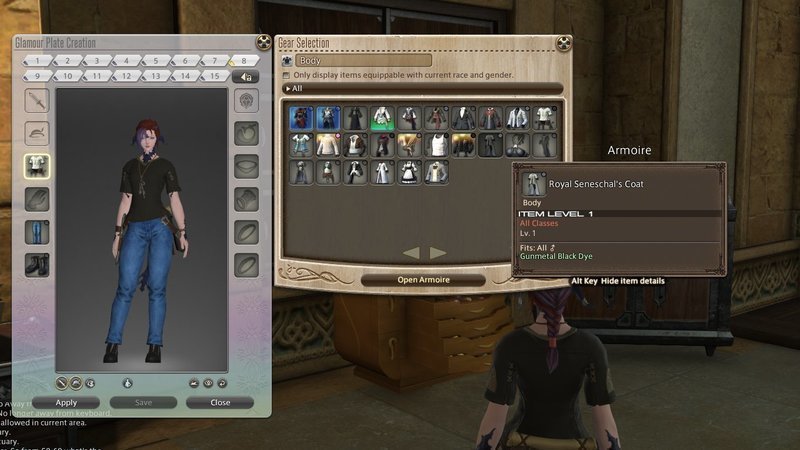Choose glamour plate 15 tab
Viewport: 800px width, 450px height.
click(215, 76)
